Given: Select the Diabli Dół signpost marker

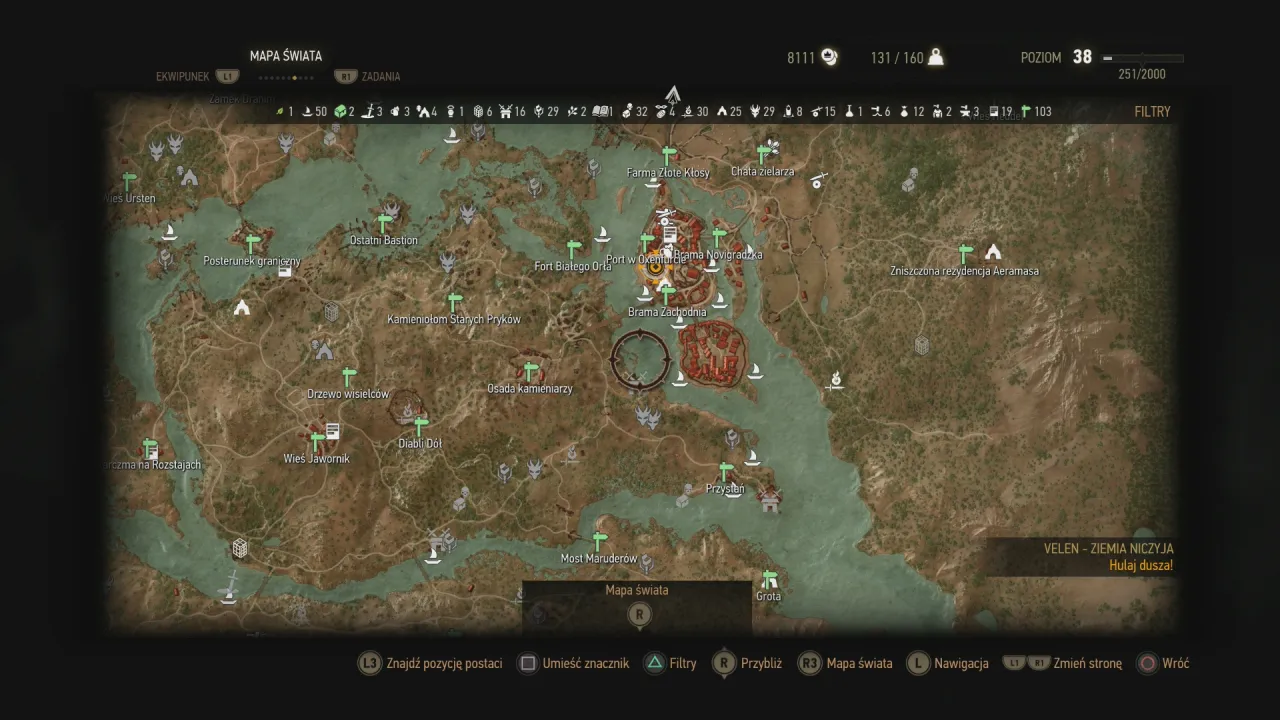Looking at the screenshot, I should coord(421,427).
